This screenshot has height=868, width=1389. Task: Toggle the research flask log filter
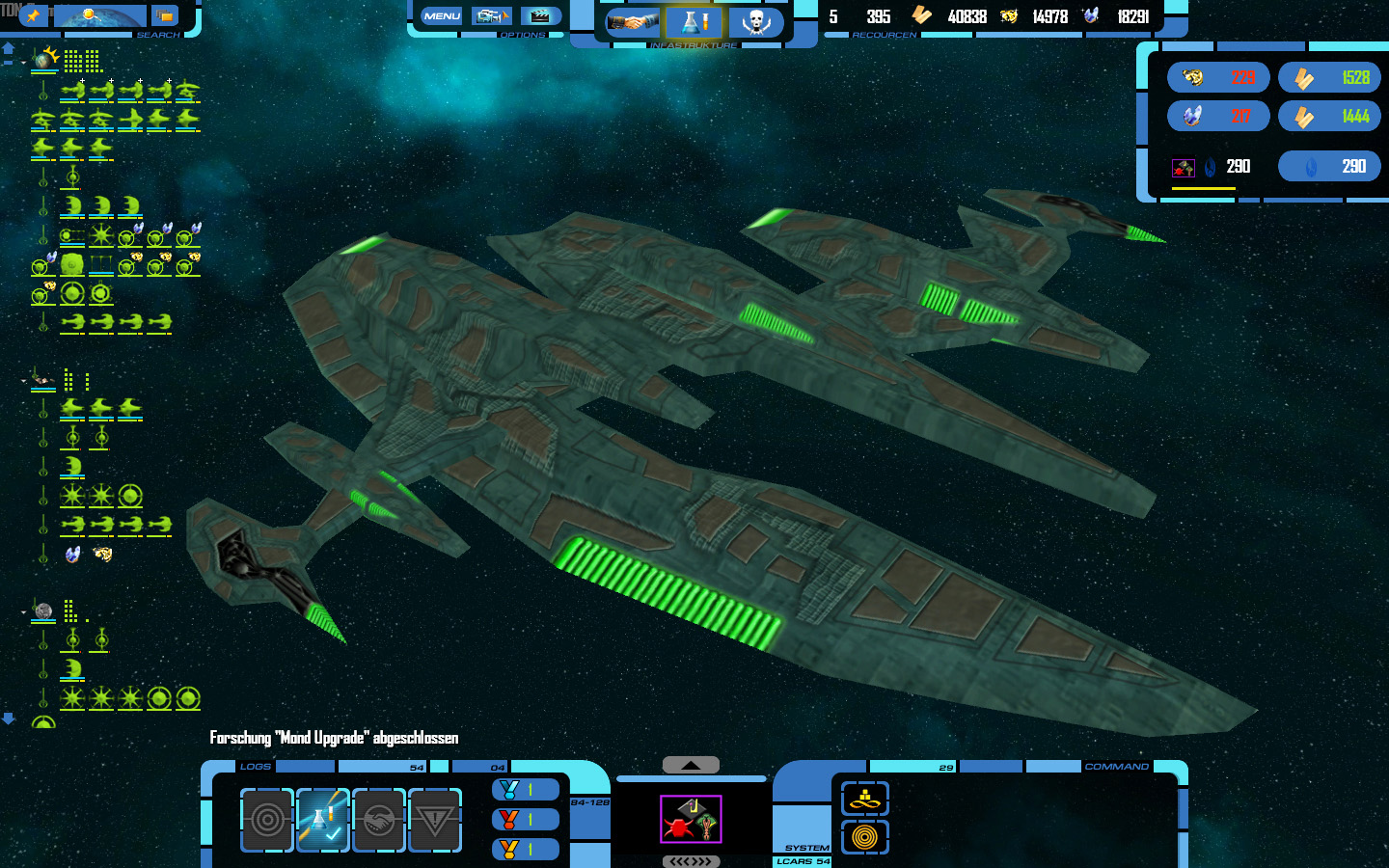[x=323, y=820]
